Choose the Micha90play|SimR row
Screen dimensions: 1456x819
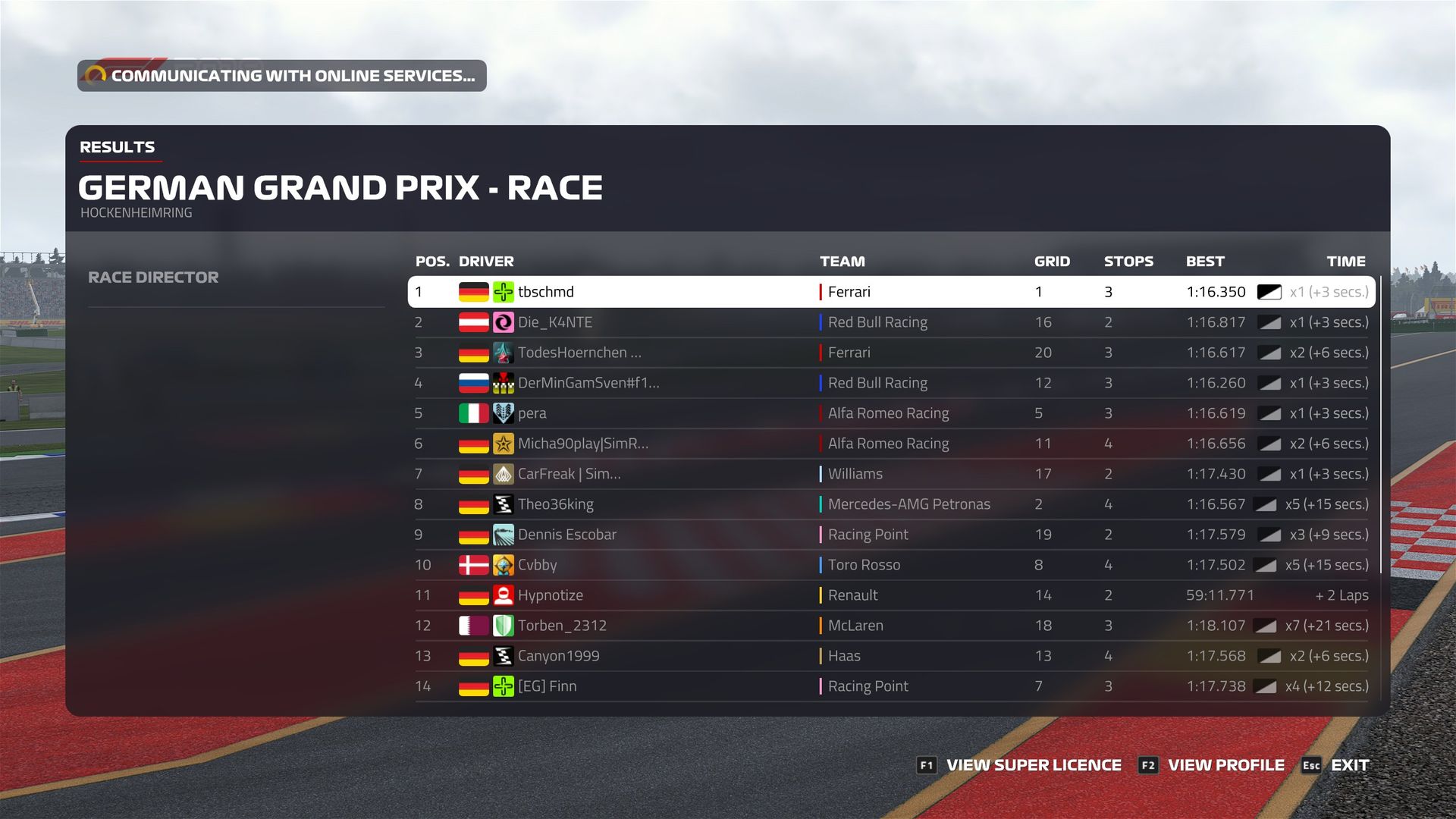coord(891,444)
